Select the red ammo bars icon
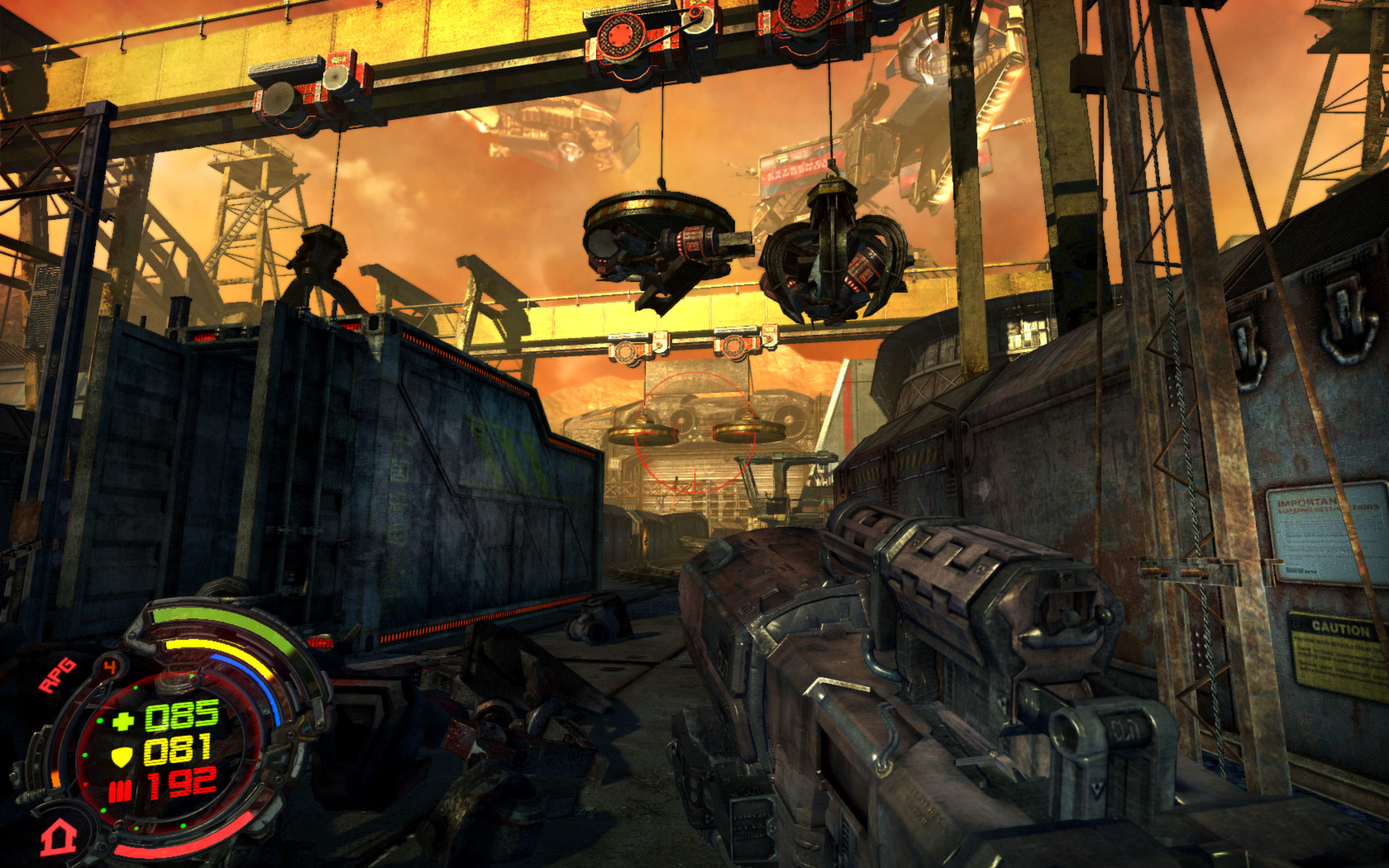The width and height of the screenshot is (1389, 868). pos(121,791)
